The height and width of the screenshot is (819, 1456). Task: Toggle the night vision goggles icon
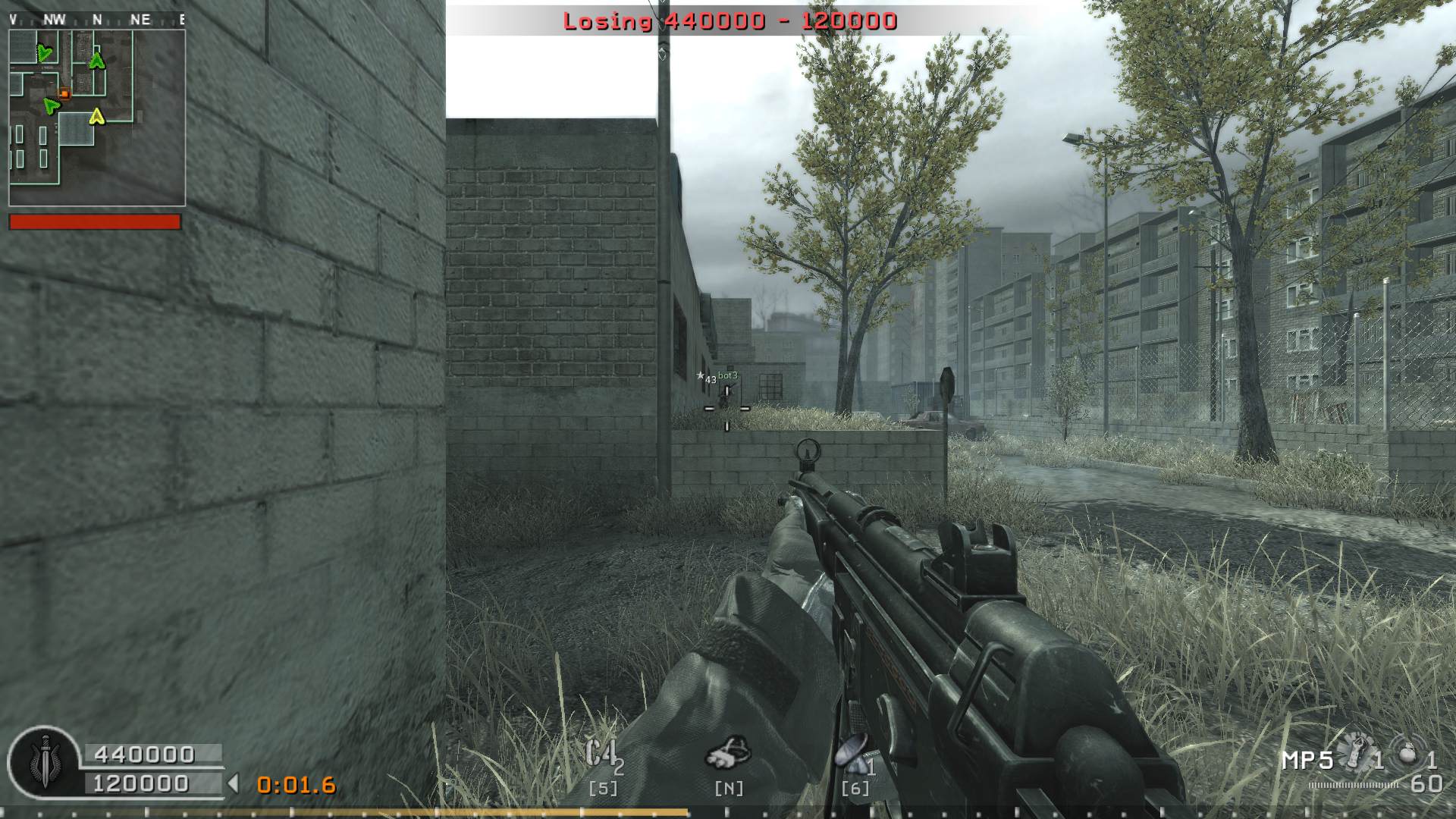[729, 752]
